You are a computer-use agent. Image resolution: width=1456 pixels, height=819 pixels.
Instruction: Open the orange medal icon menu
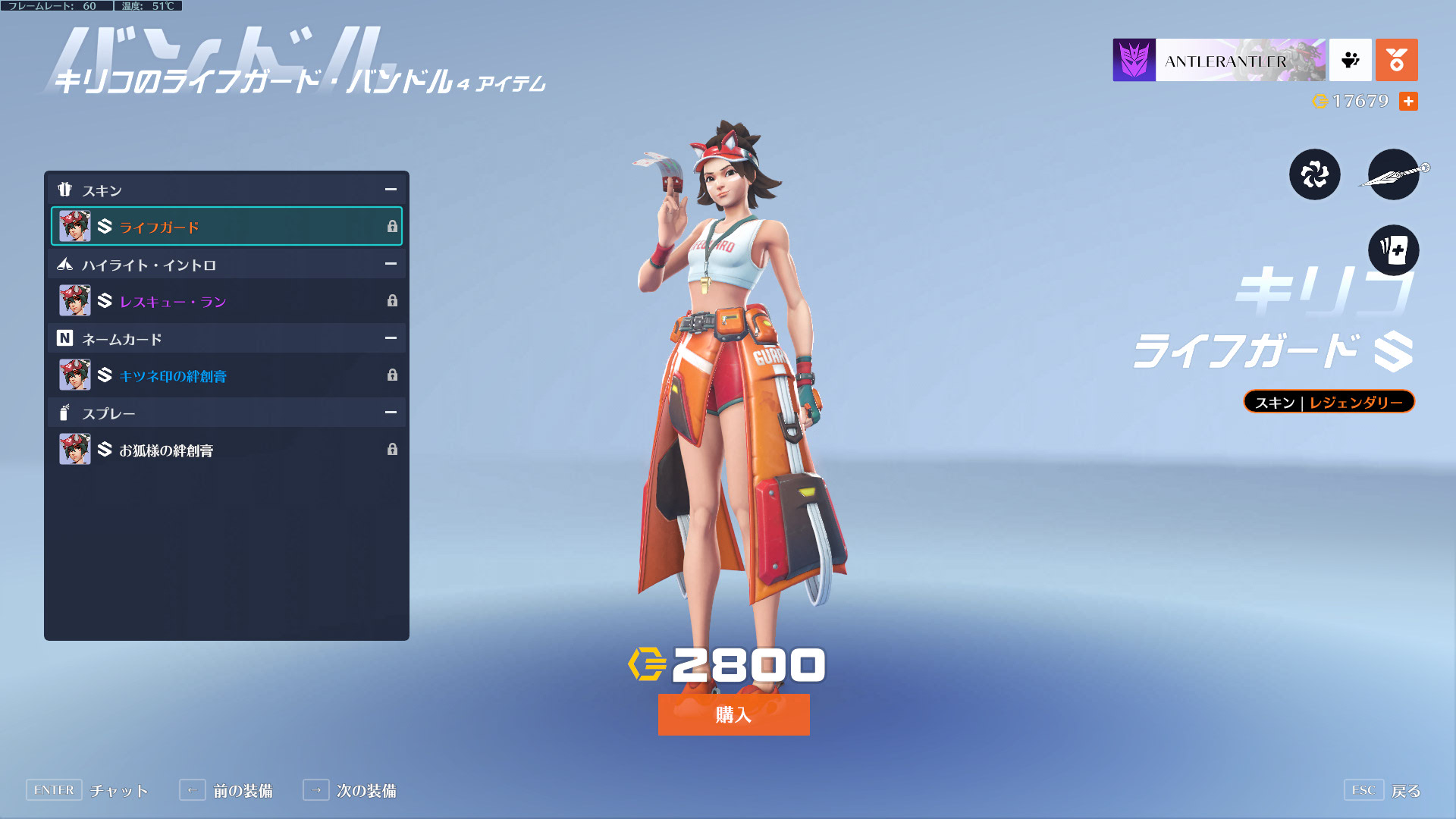[x=1396, y=60]
